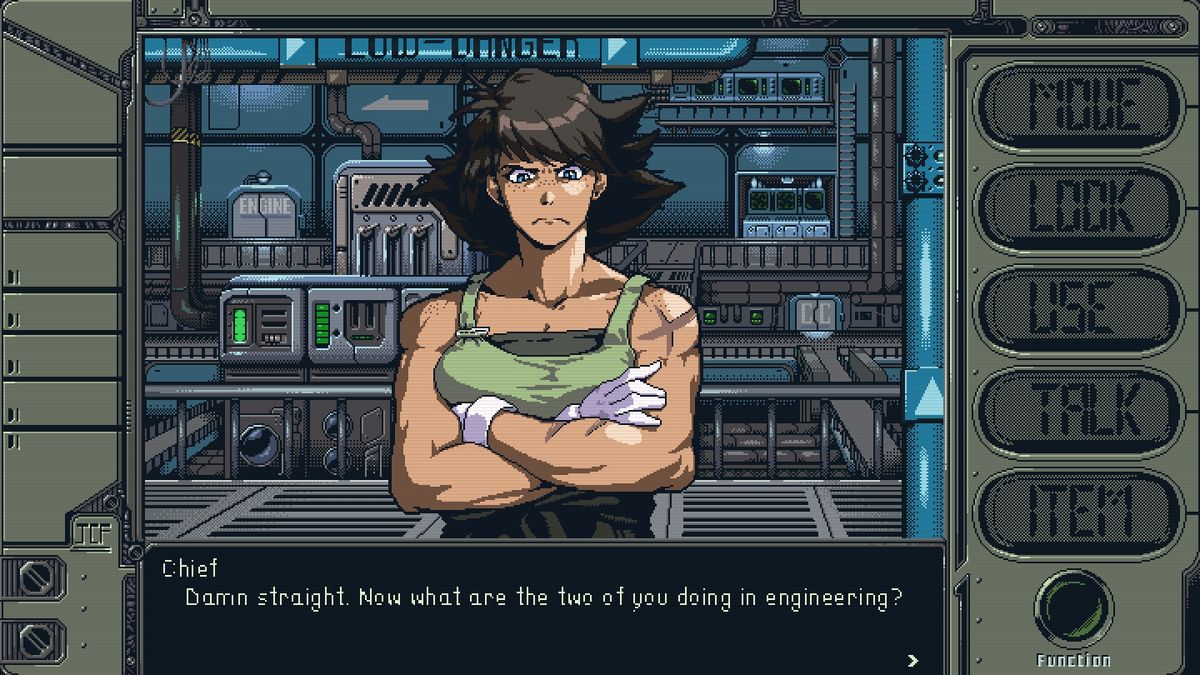Choose the LOOK command
Image resolution: width=1200 pixels, height=675 pixels.
1079,208
